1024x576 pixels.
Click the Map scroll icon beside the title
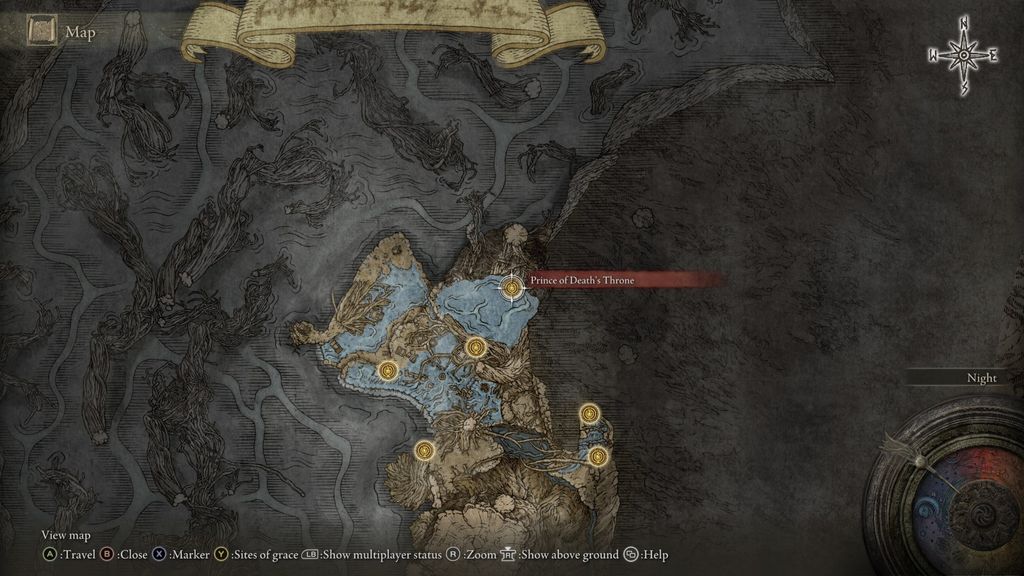click(41, 33)
